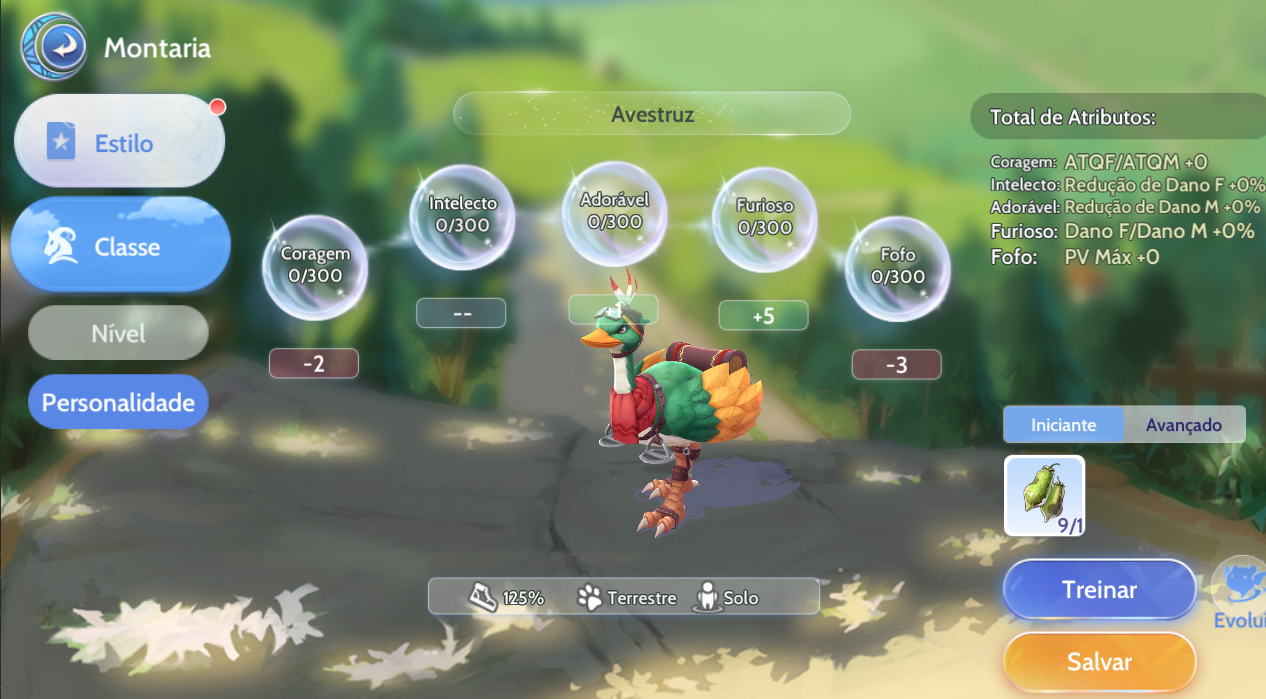The height and width of the screenshot is (699, 1266).
Task: Select the Coragem attribute bubble
Action: 315,265
